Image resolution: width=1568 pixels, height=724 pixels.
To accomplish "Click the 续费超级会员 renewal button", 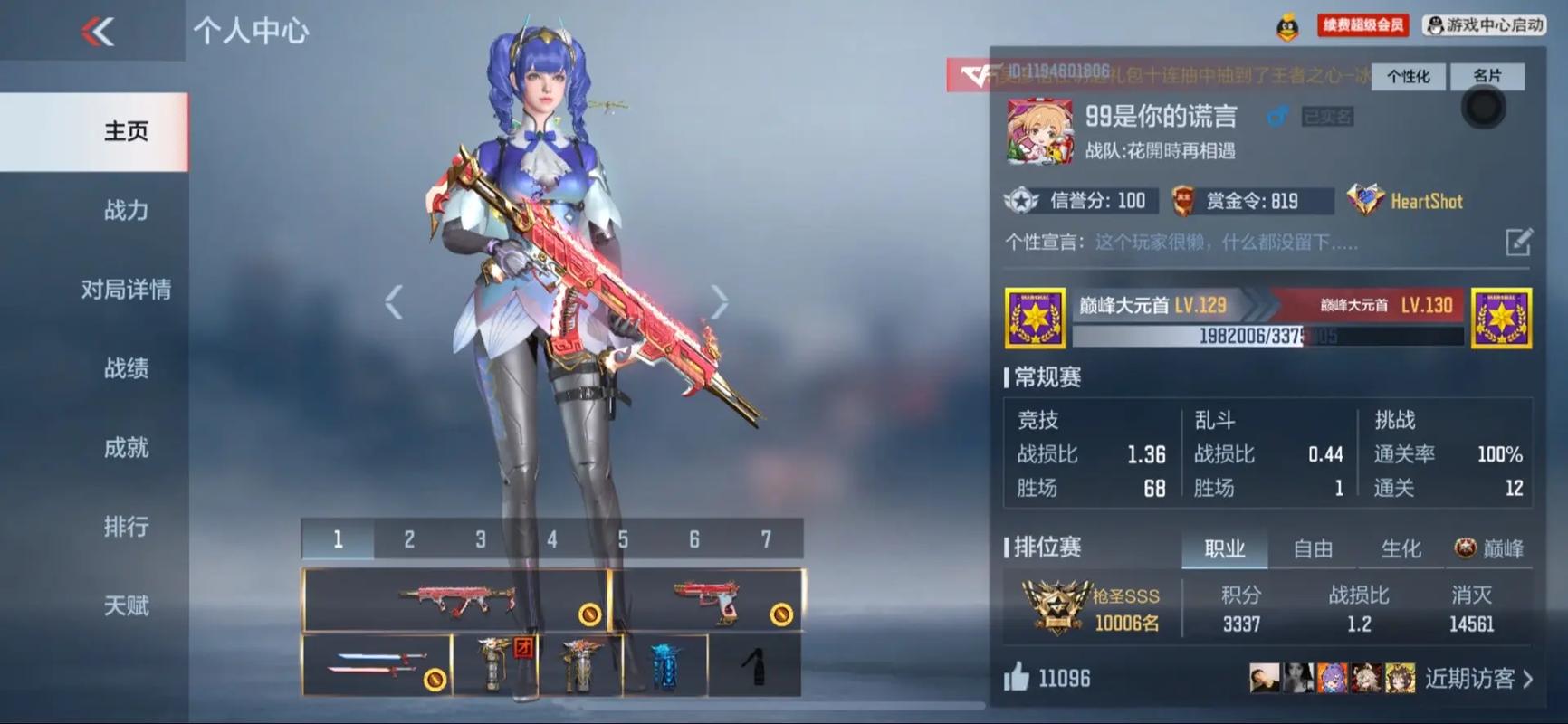I will coord(1362,25).
